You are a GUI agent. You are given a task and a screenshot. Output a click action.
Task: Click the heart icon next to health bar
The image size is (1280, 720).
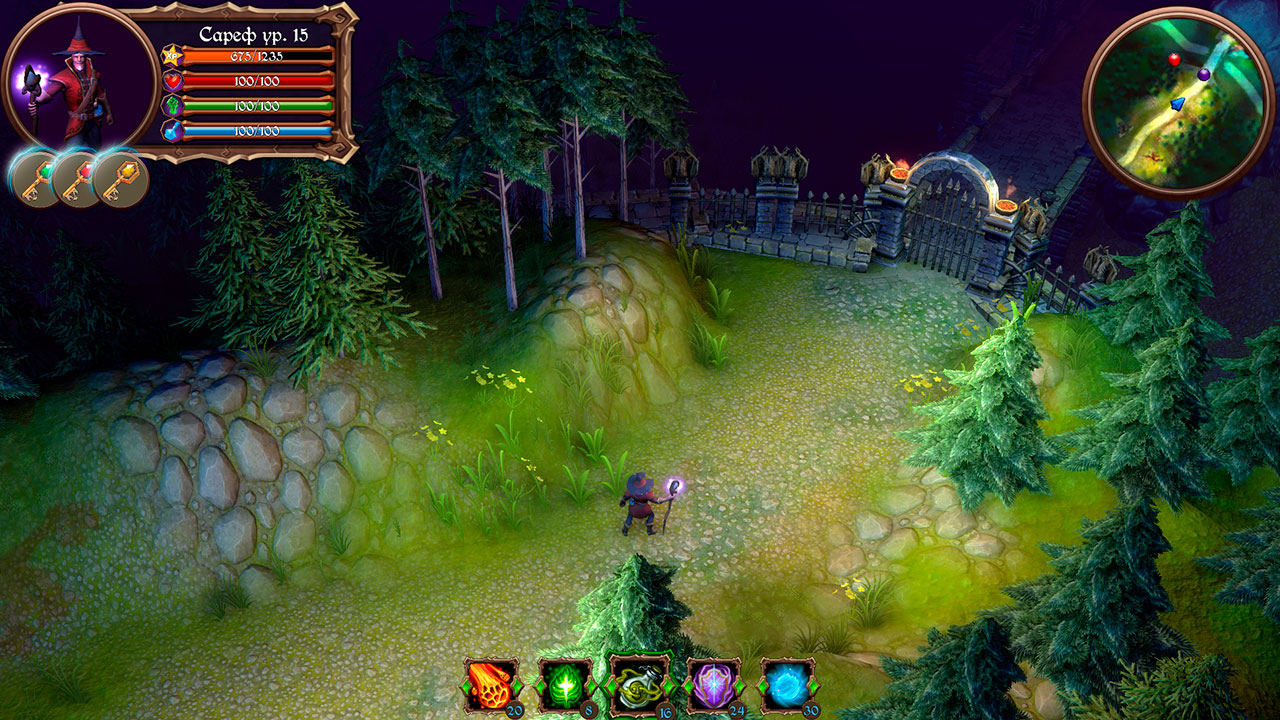tap(170, 82)
